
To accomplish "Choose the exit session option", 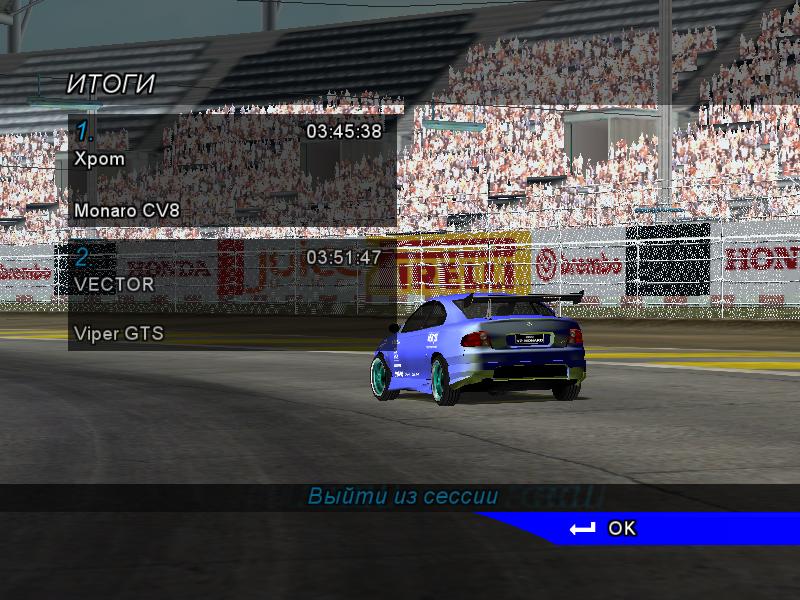I will point(402,497).
